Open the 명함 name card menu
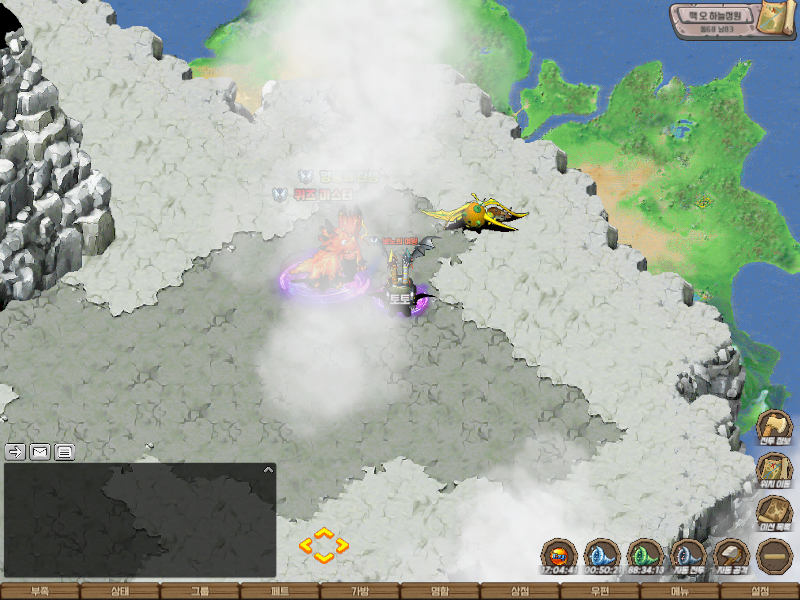 [x=440, y=591]
